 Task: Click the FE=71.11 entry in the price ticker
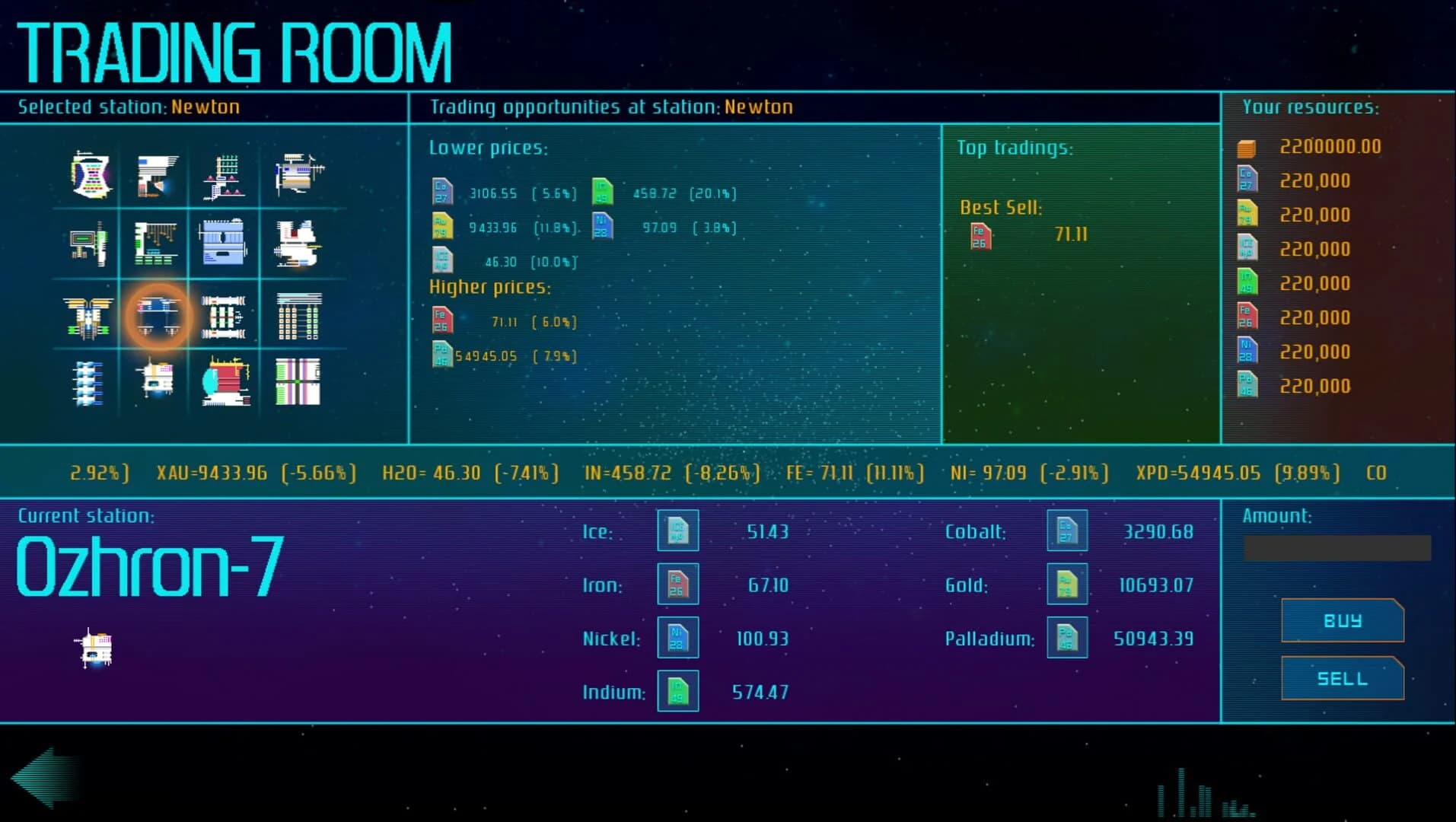pyautogui.click(x=855, y=472)
